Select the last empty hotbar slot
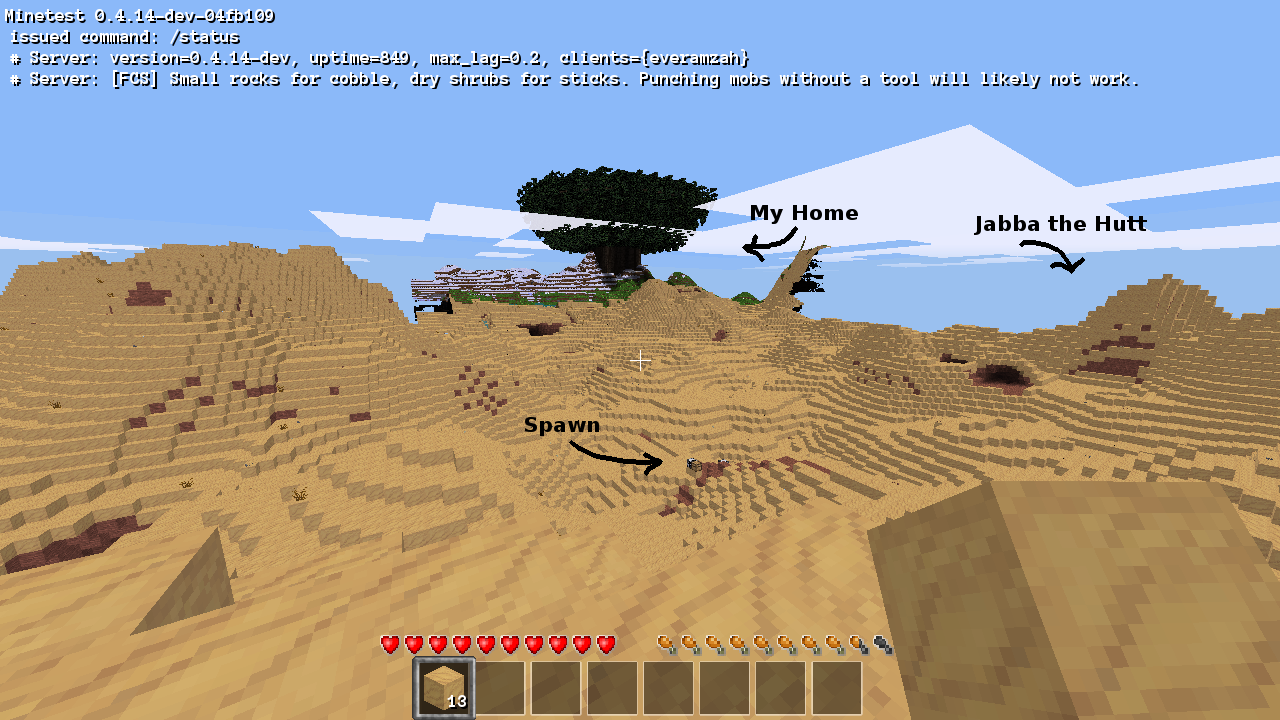 [x=838, y=687]
